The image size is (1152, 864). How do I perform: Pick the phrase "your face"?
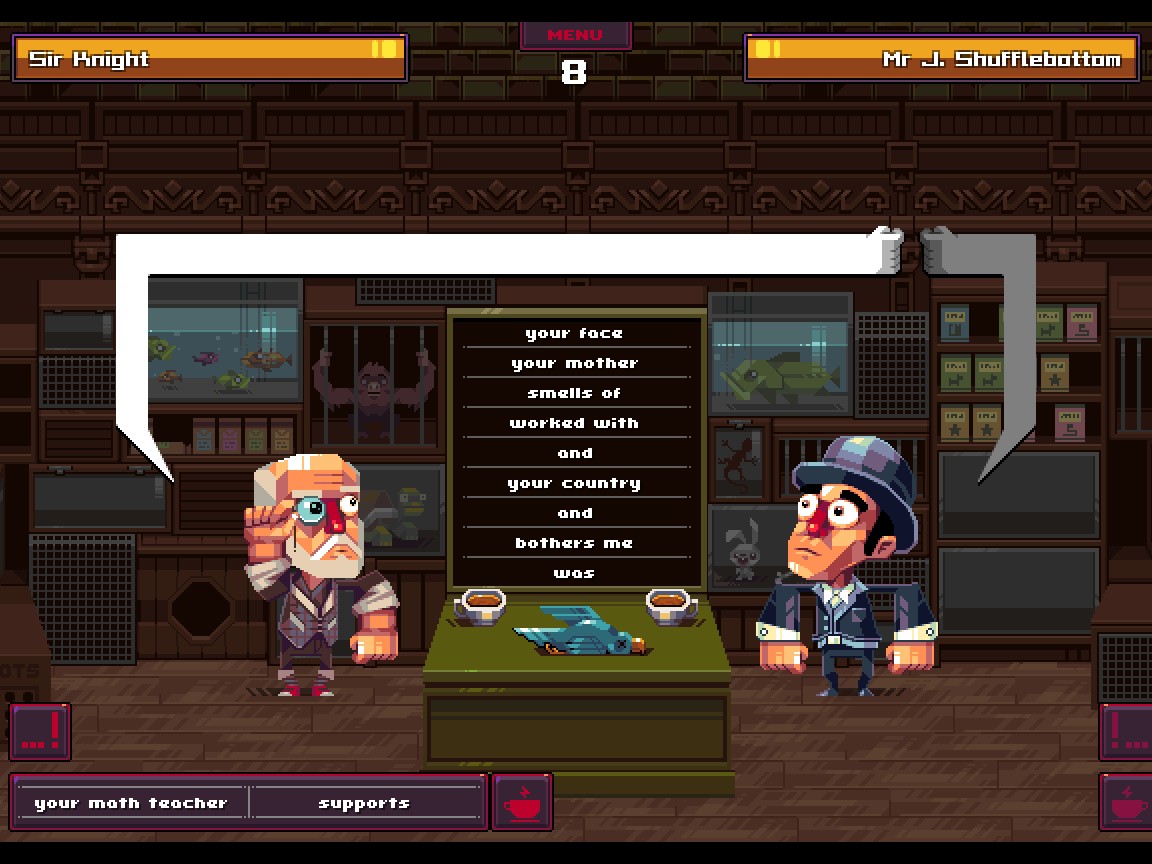click(x=575, y=333)
